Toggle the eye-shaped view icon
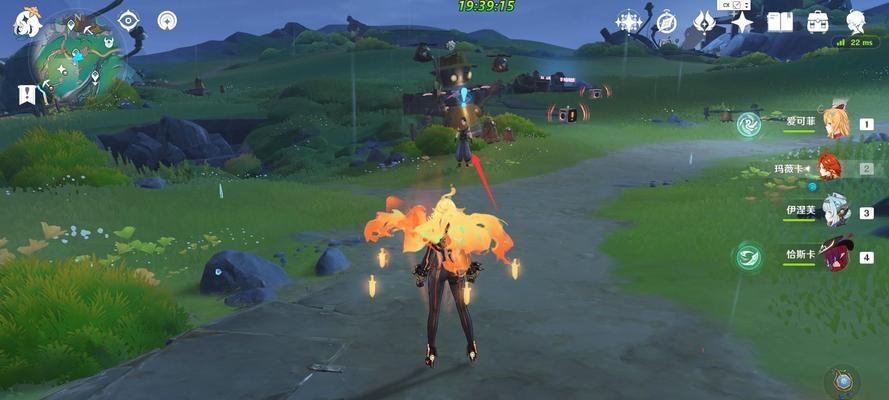 tap(128, 20)
